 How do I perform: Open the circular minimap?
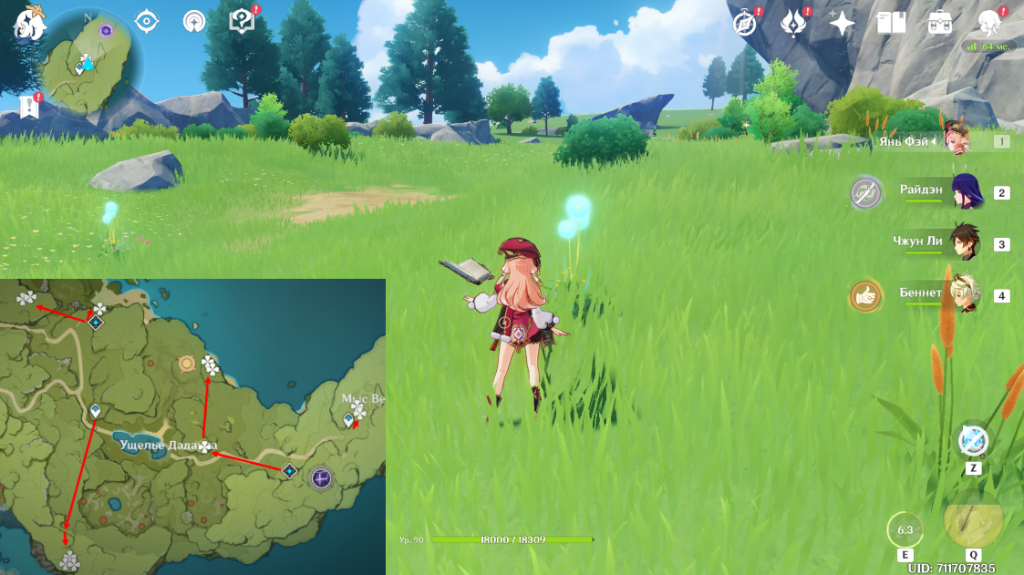point(88,60)
